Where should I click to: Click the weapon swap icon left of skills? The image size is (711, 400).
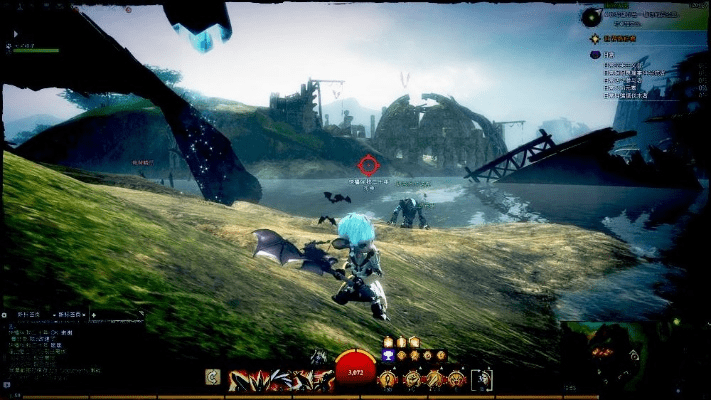coord(213,377)
